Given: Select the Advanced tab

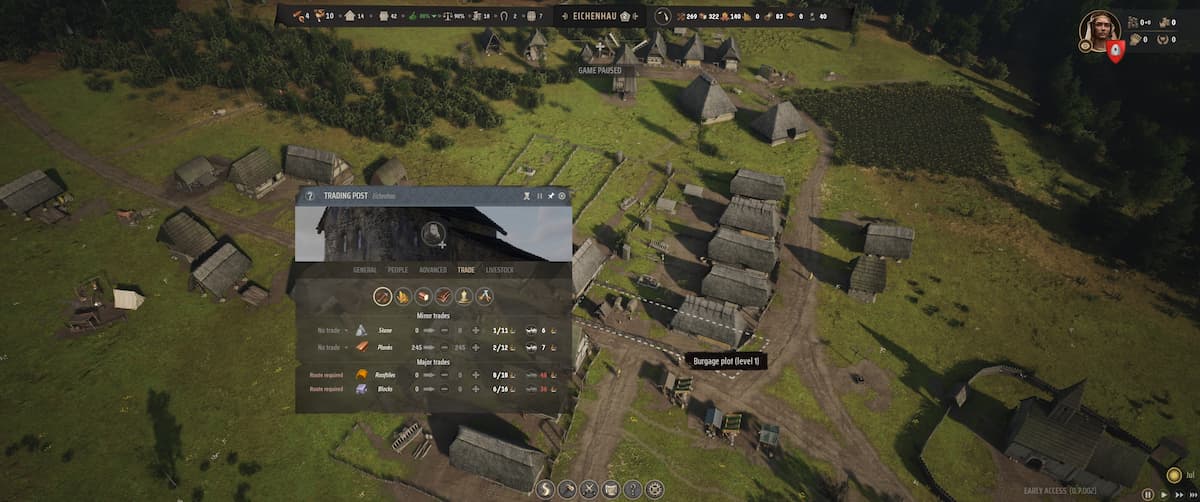Looking at the screenshot, I should pyautogui.click(x=433, y=270).
